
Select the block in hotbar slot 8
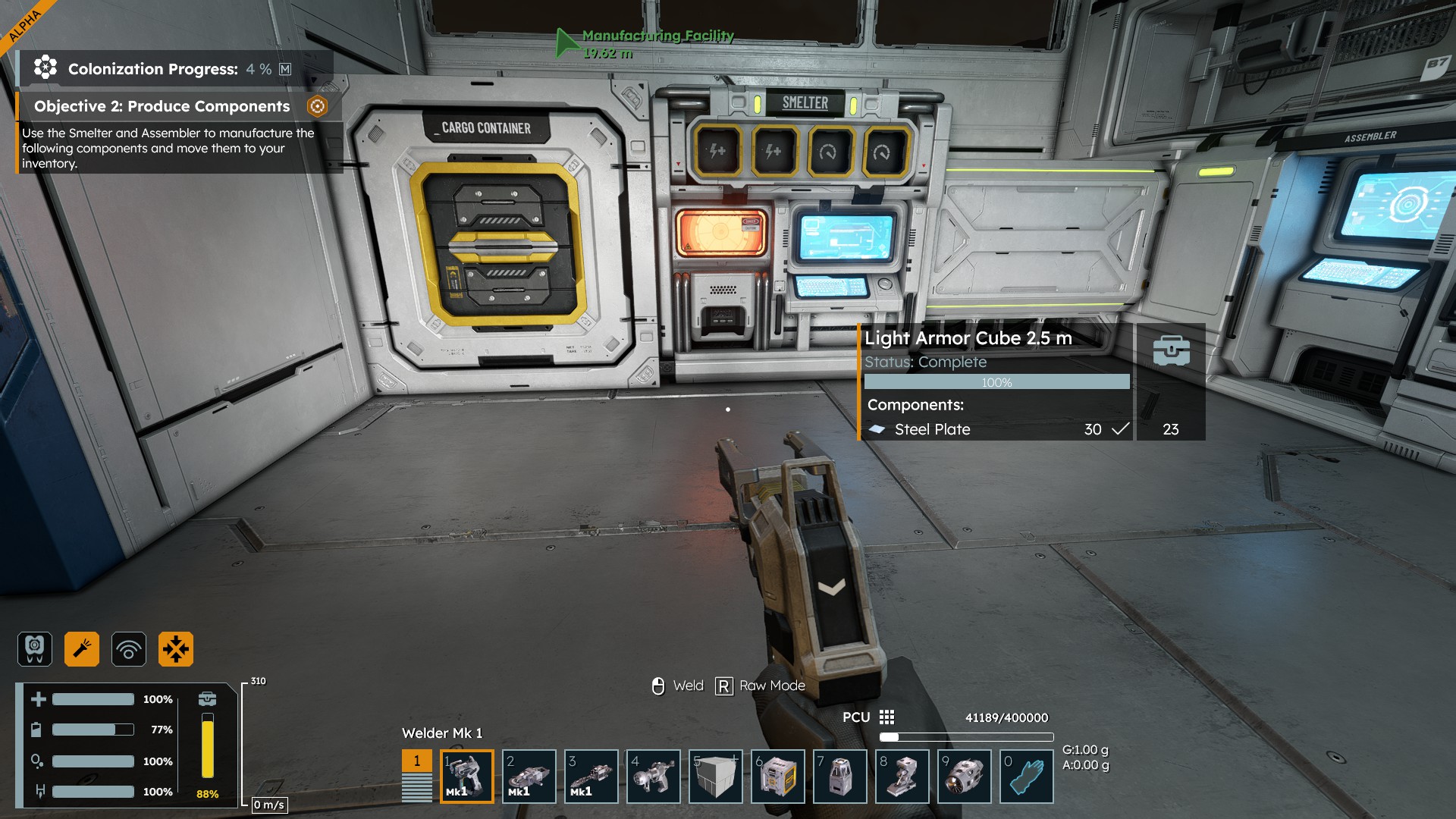pos(902,776)
